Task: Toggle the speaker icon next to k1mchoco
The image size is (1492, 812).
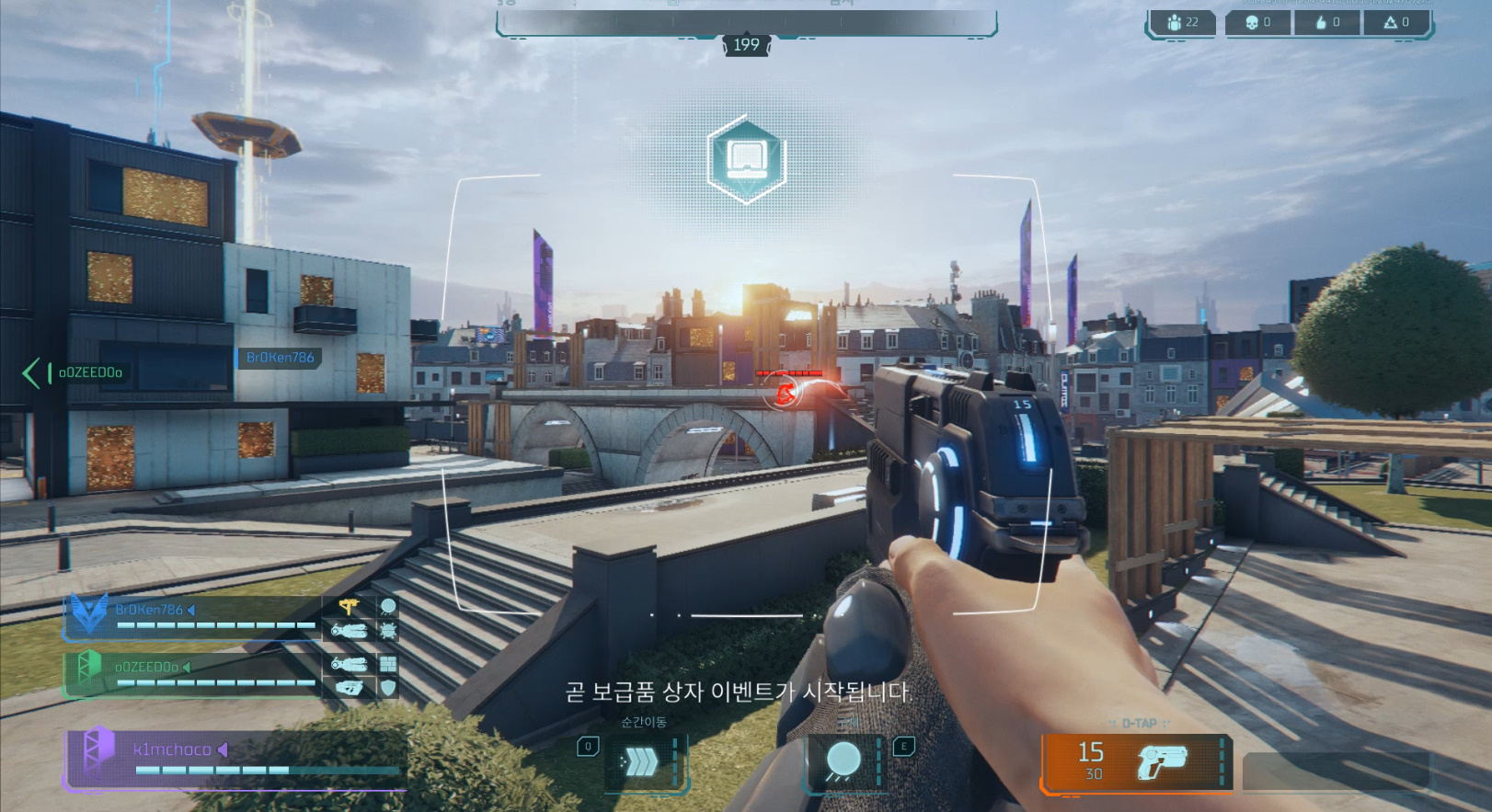Action: (x=223, y=749)
